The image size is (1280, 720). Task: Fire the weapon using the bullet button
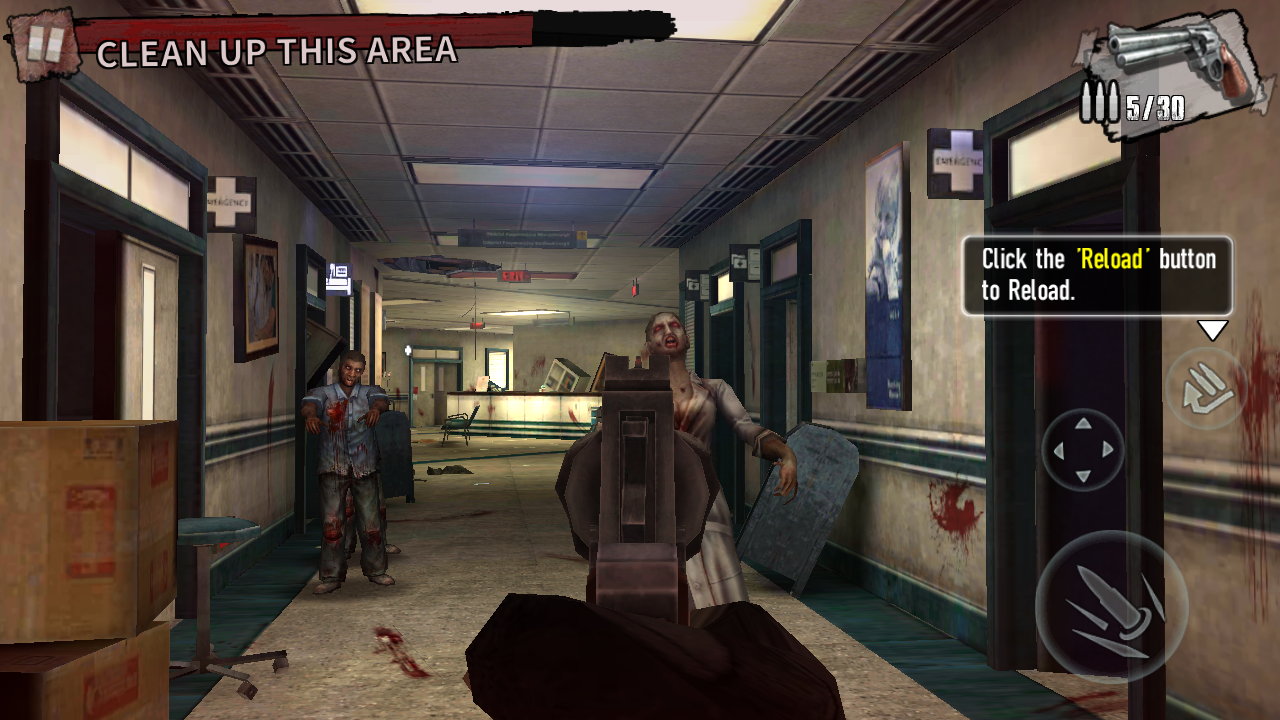click(1111, 606)
